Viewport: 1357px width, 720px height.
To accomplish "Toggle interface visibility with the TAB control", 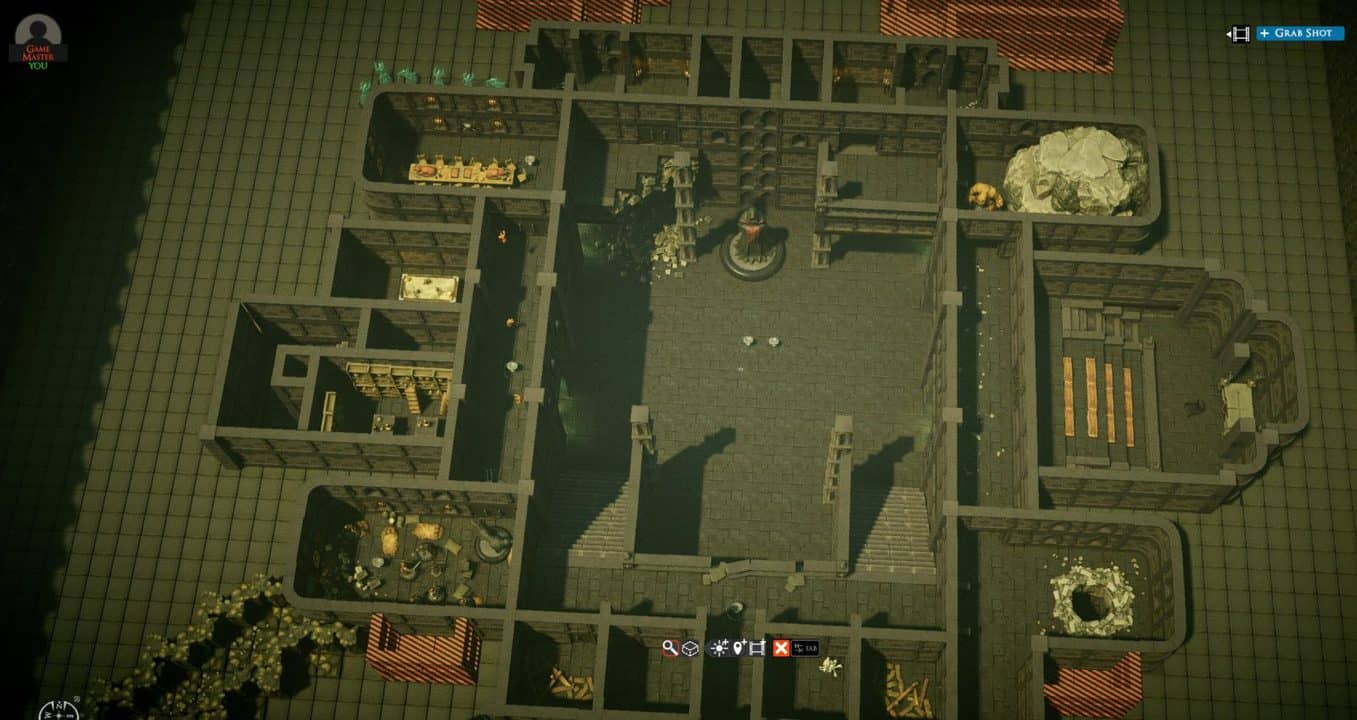I will (x=805, y=648).
